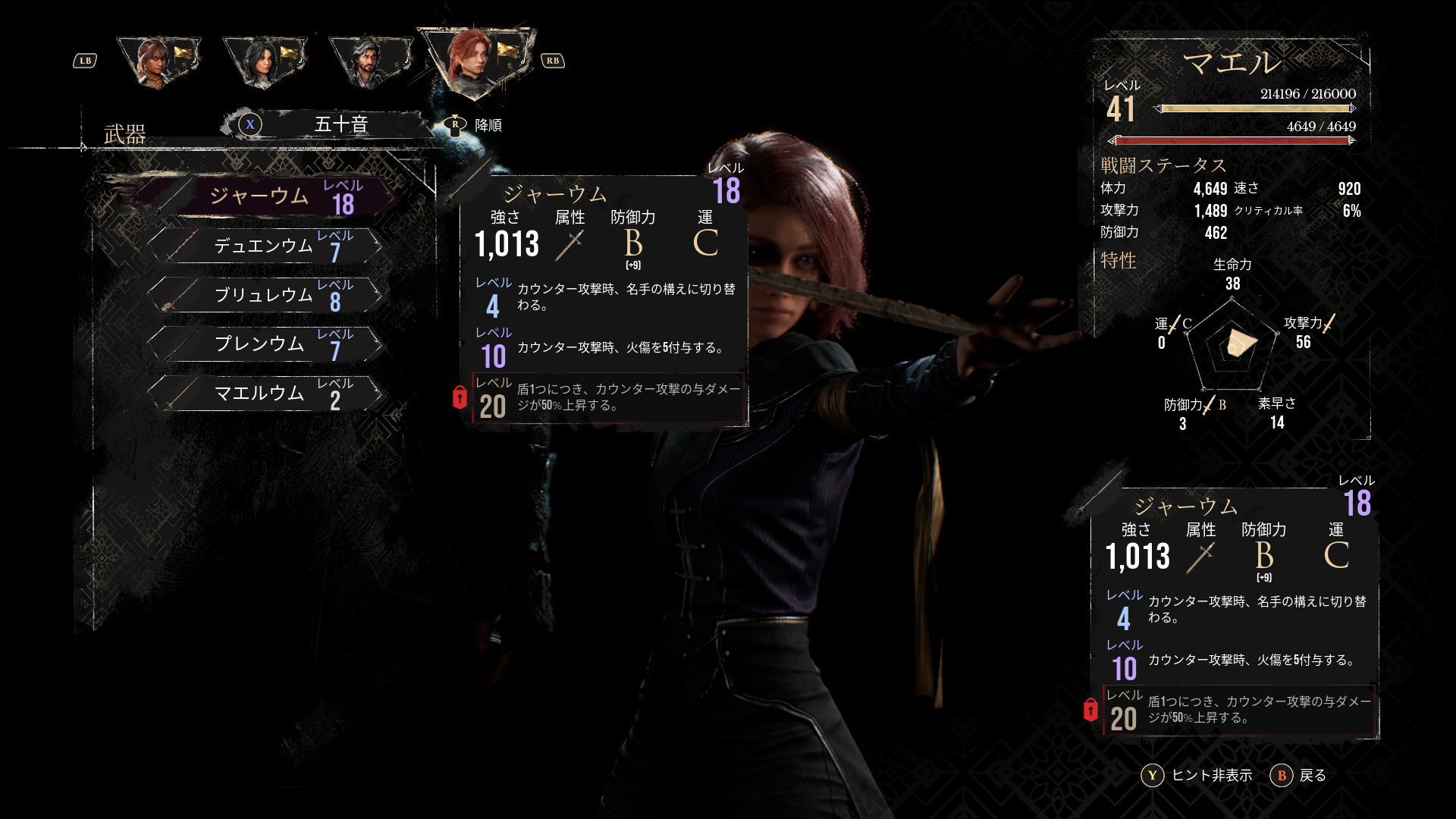Equip the マエルウム weapon entry
The height and width of the screenshot is (819, 1456).
click(265, 394)
